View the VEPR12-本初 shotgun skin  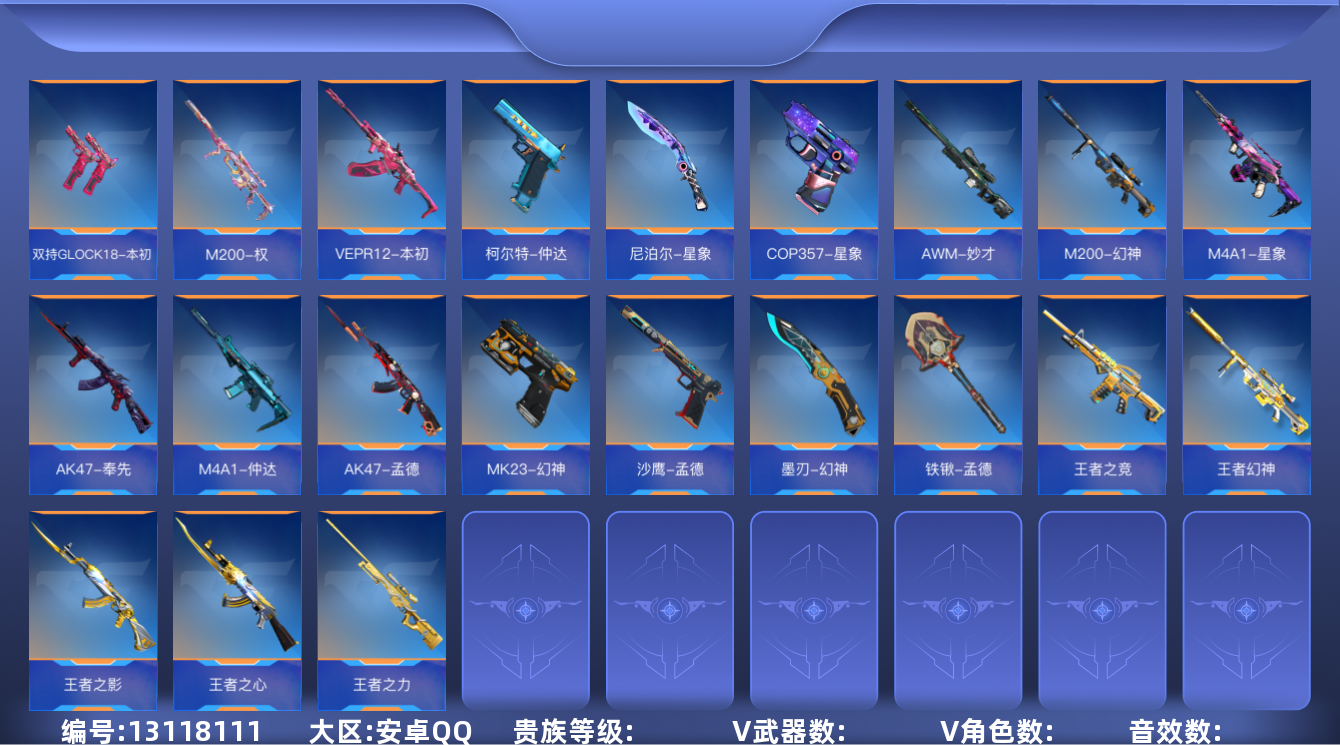[381, 175]
